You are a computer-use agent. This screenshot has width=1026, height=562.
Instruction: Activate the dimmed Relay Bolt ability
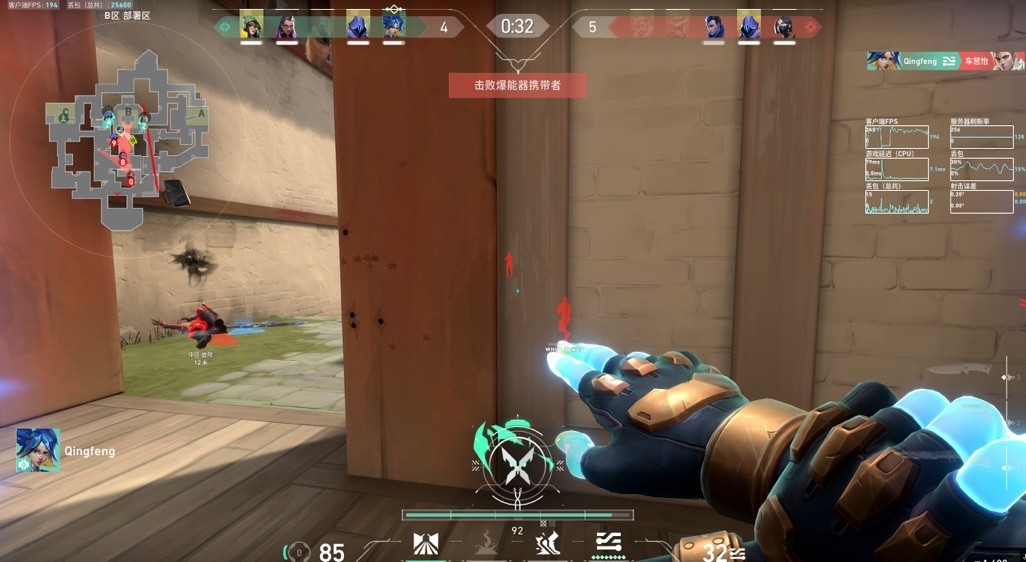click(x=485, y=543)
